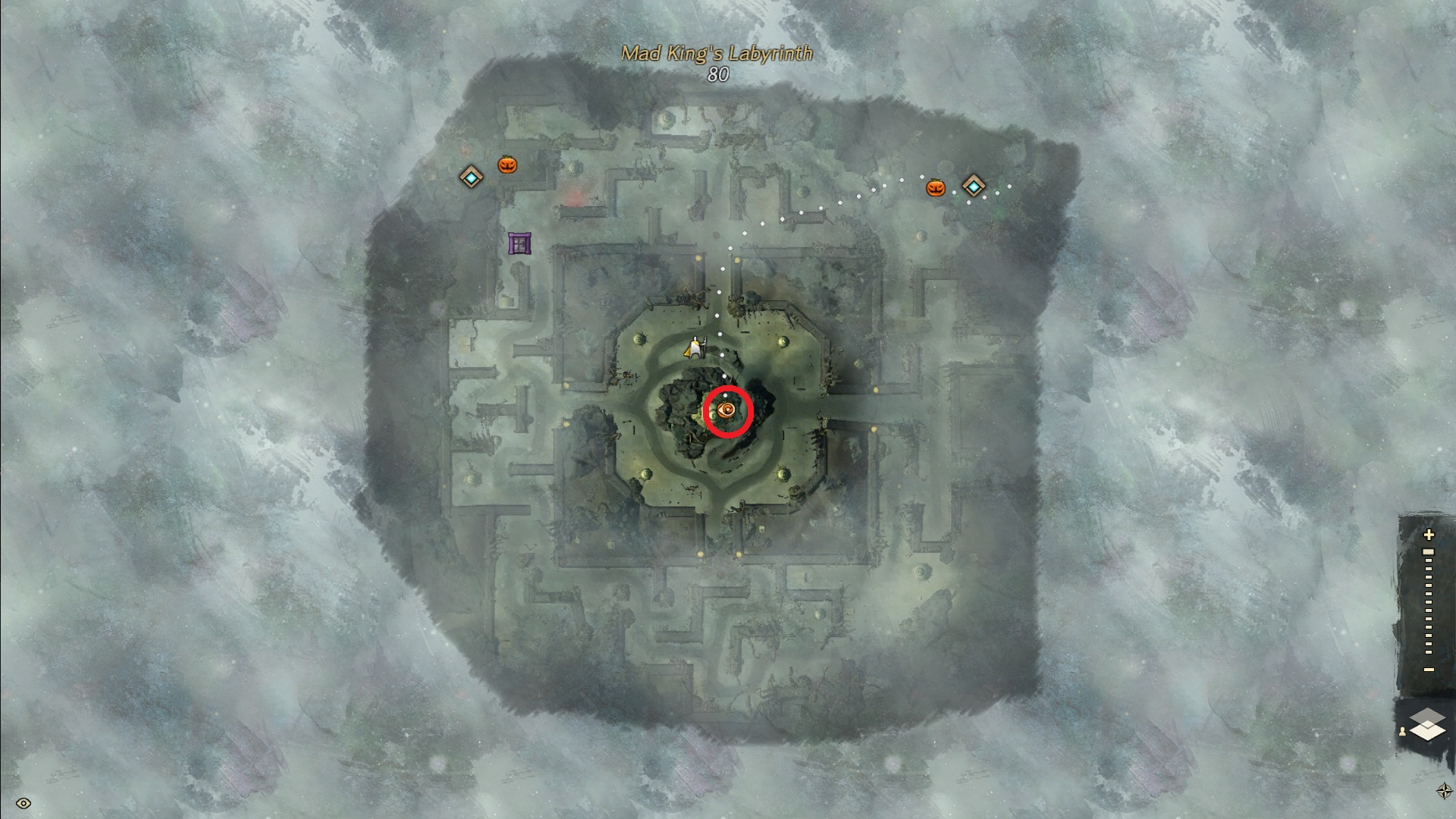Select the waypoint on the dotted trail

point(974,185)
